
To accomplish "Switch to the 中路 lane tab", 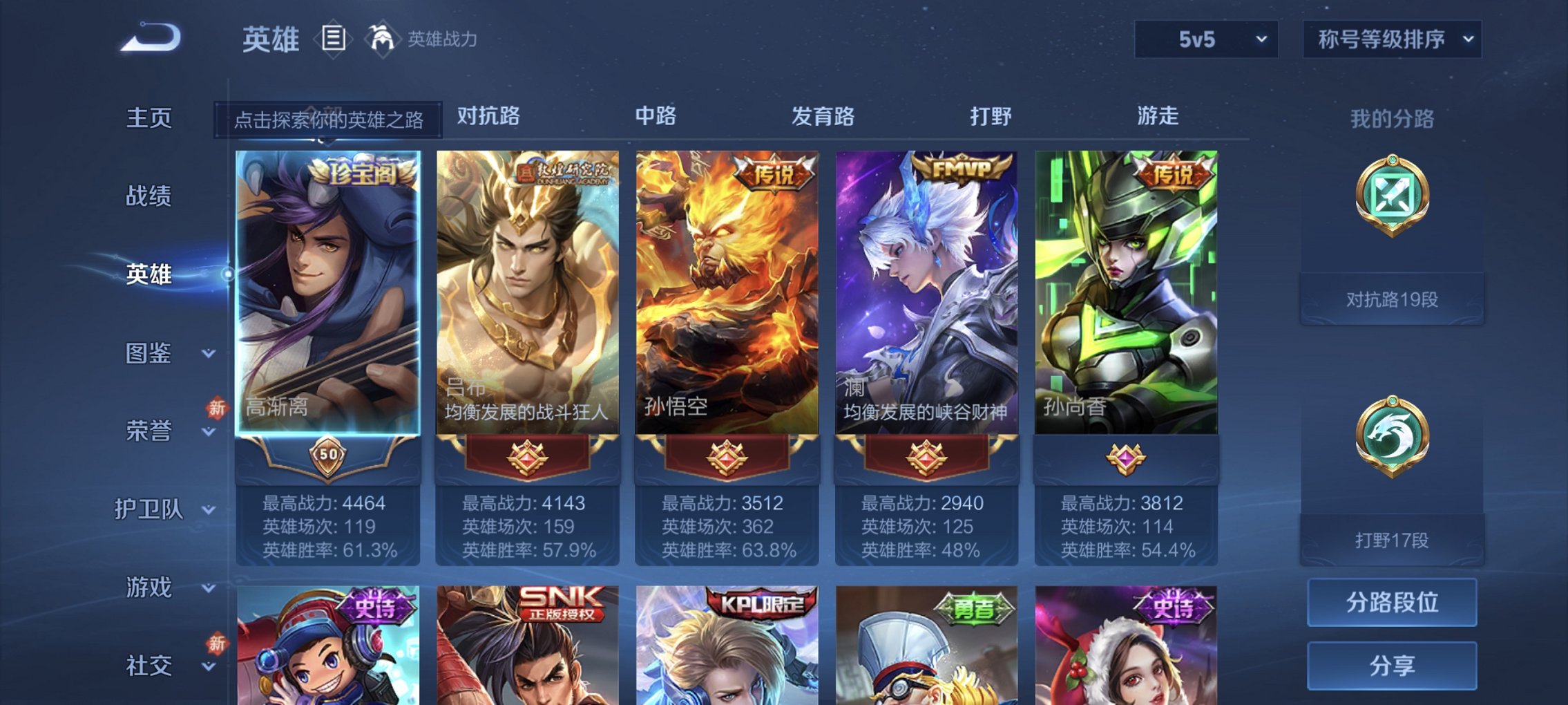I will 658,117.
